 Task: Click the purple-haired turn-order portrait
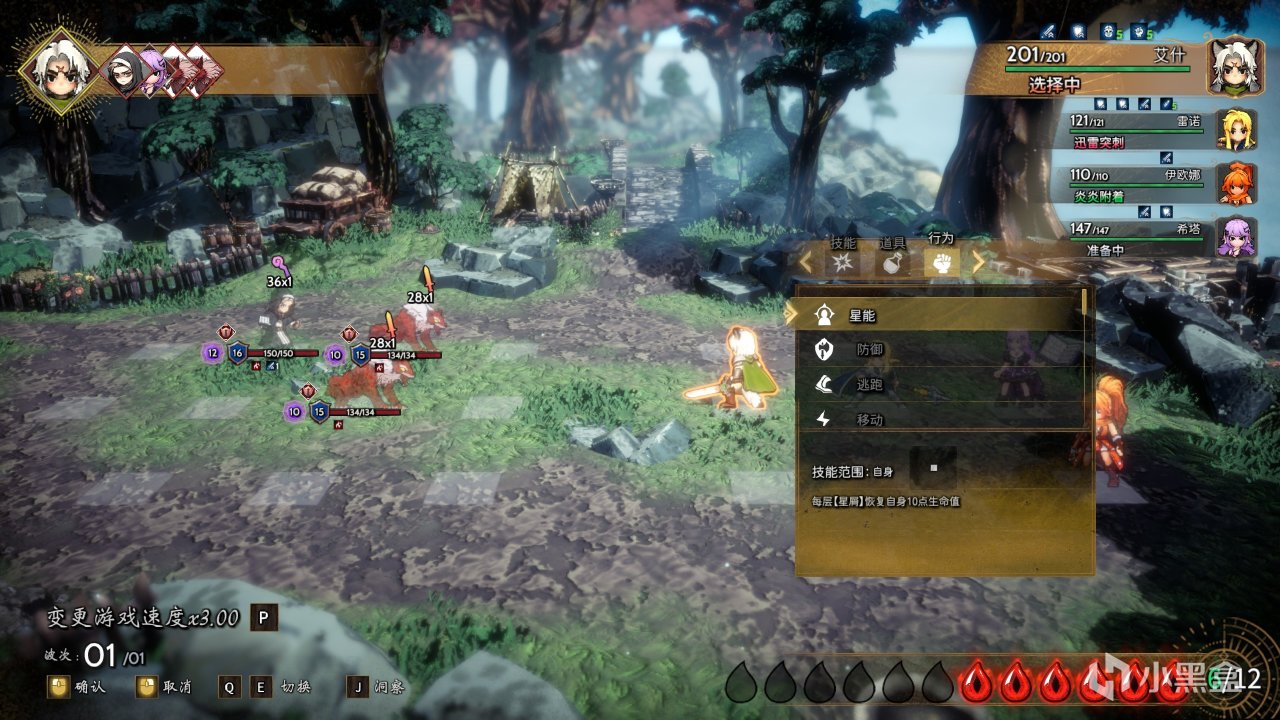click(153, 71)
